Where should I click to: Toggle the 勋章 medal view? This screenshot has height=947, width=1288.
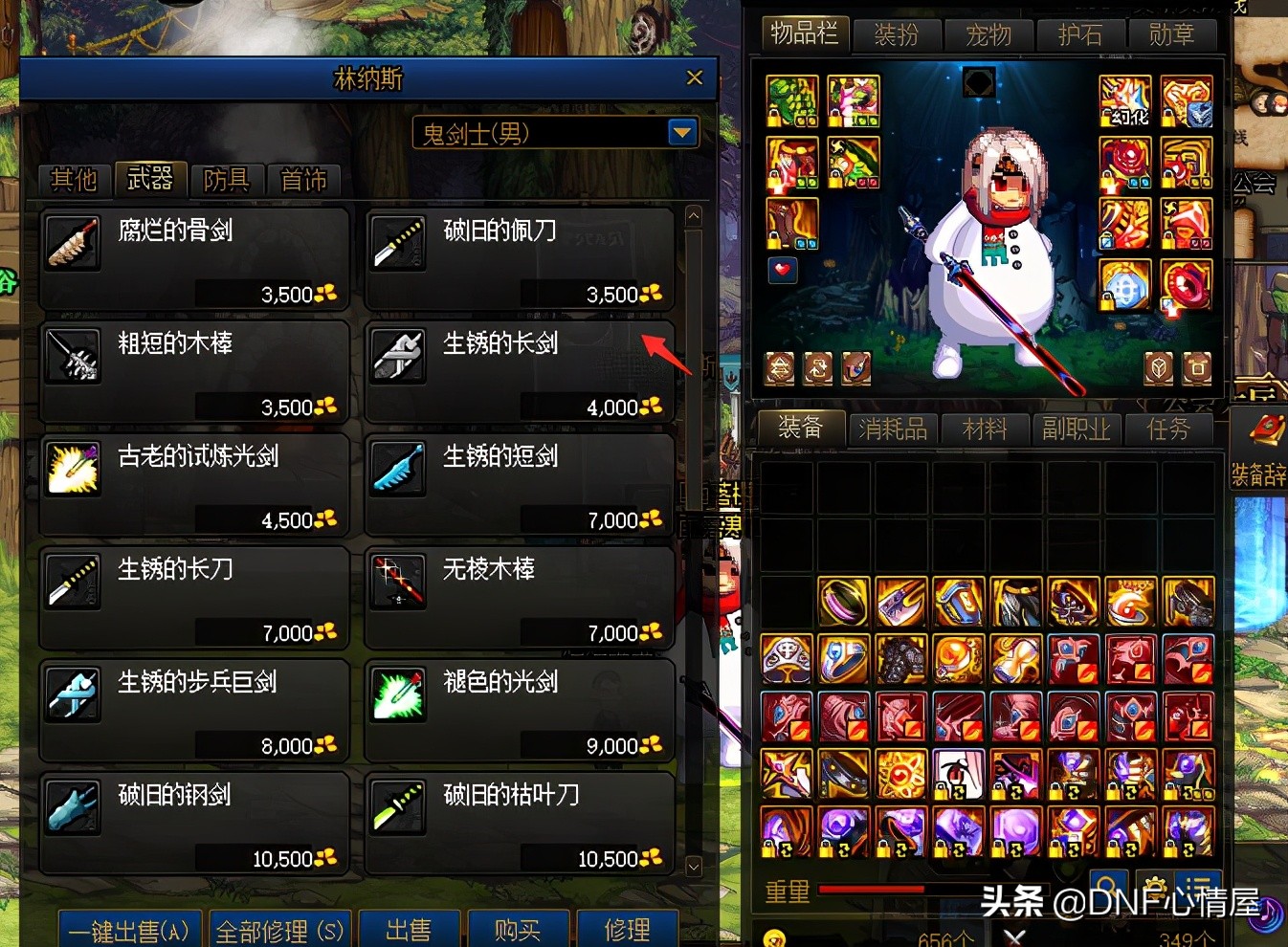tap(1172, 34)
